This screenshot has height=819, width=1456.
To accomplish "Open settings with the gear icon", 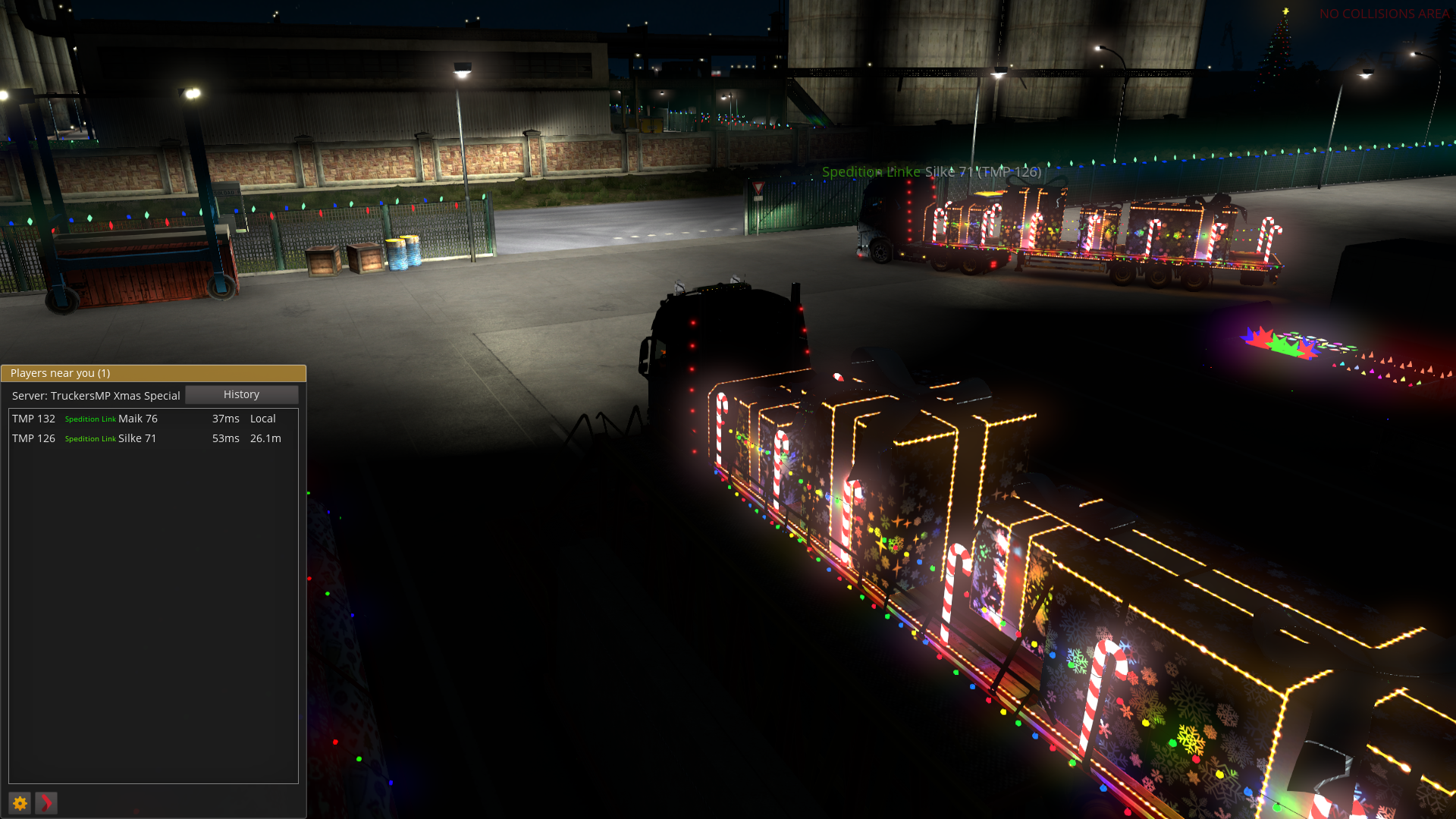I will click(20, 803).
